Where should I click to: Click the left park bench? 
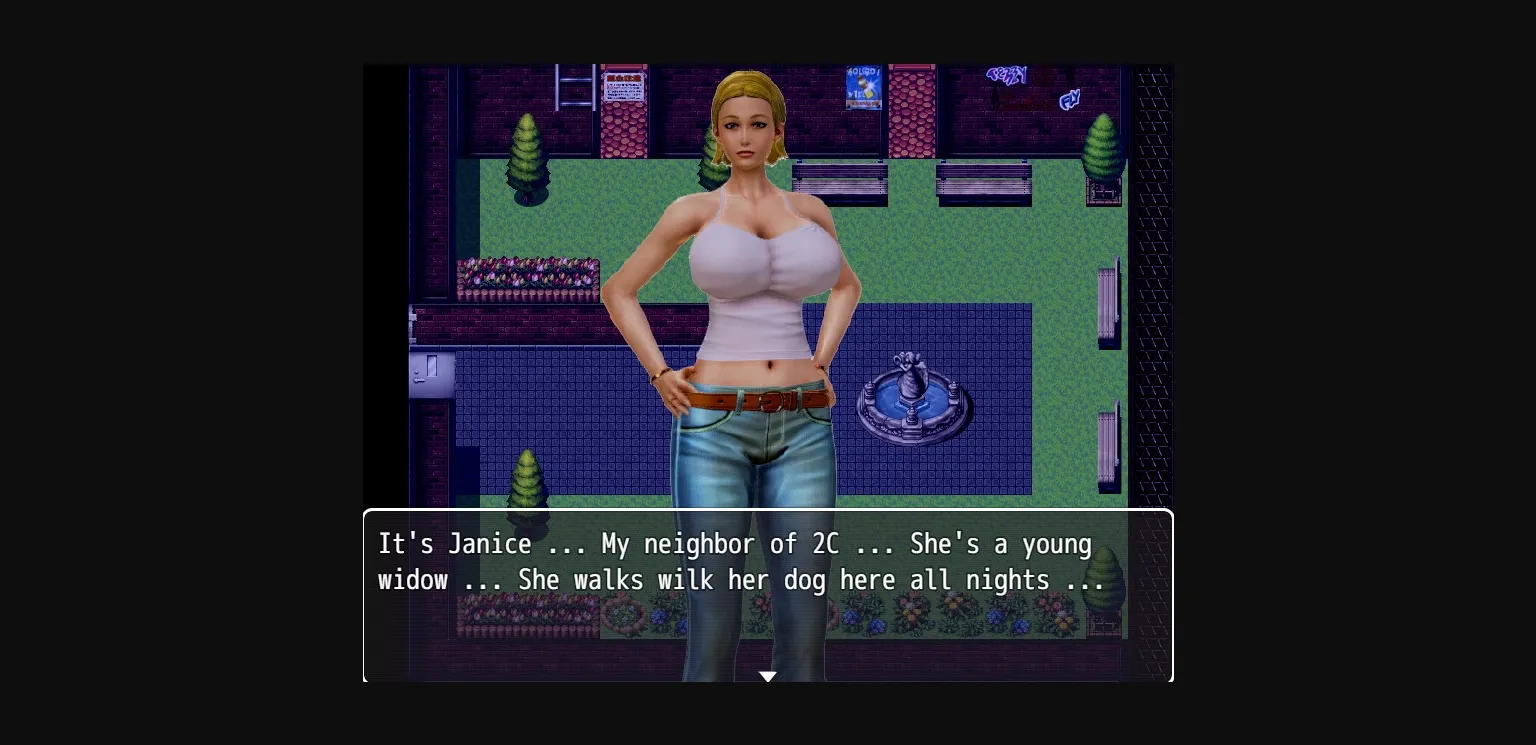pos(840,183)
